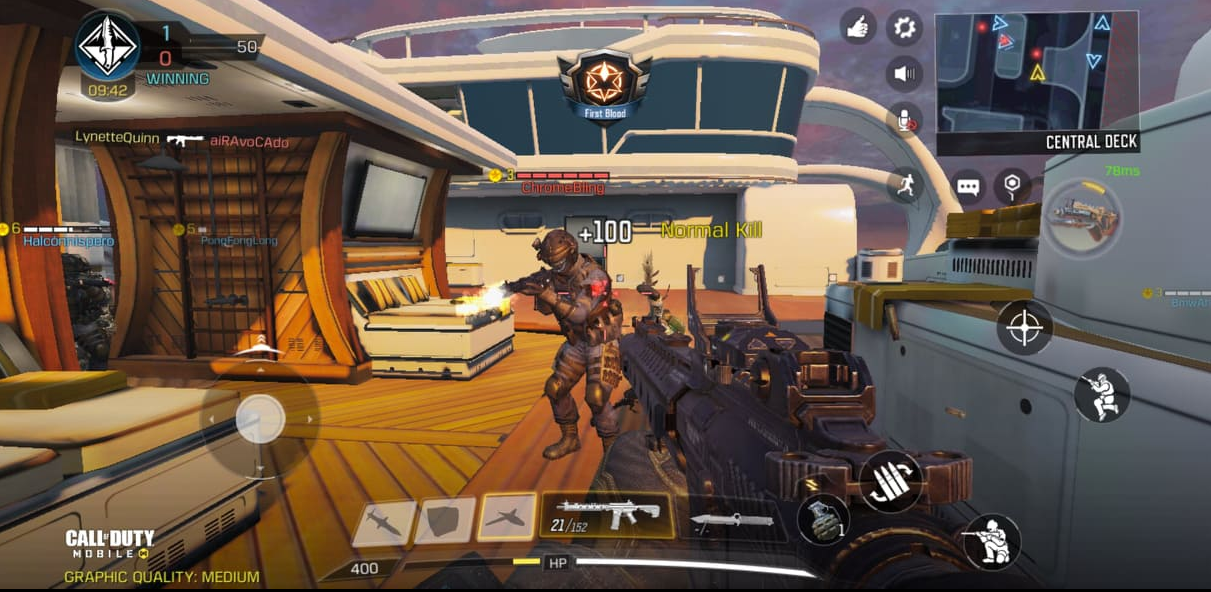The height and width of the screenshot is (592, 1211).
Task: Select the assault rifle weapon slot
Action: (x=607, y=516)
